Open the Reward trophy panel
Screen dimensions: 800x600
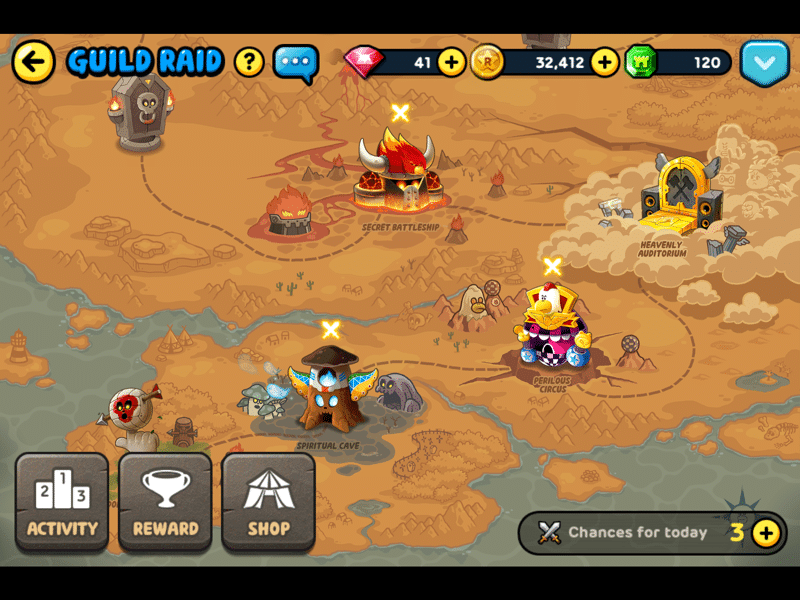[165, 502]
